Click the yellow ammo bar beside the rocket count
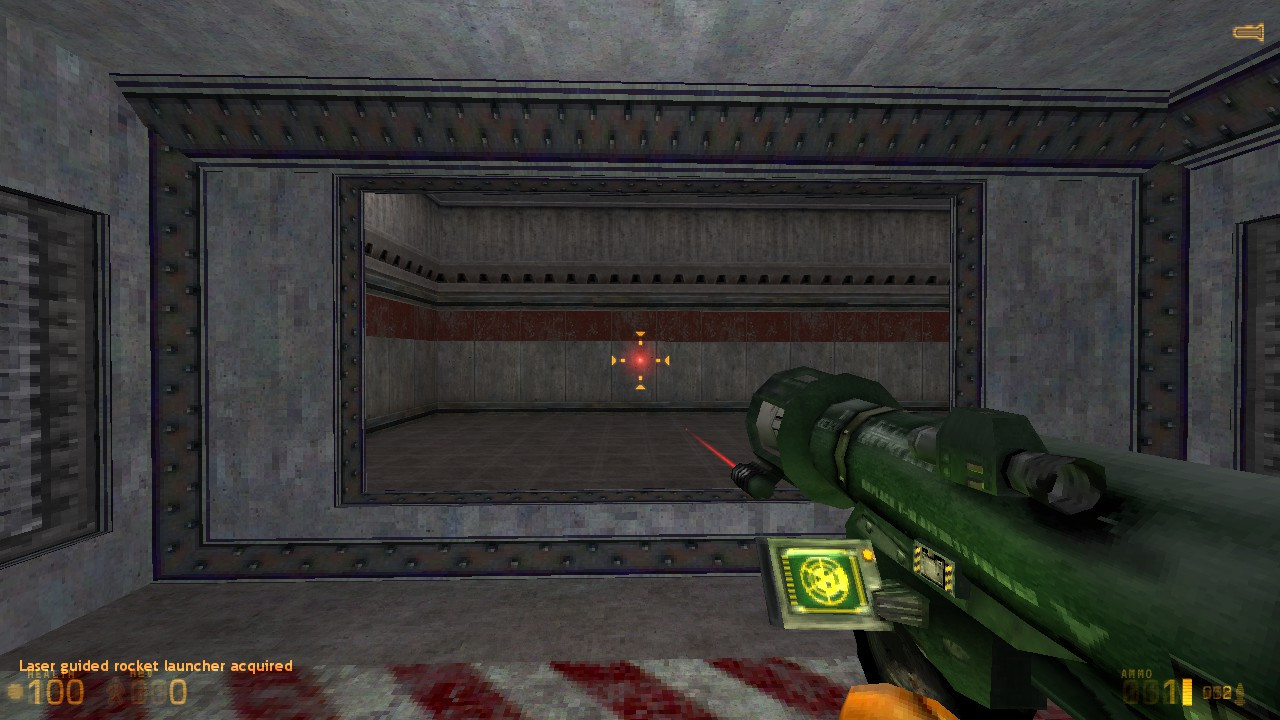This screenshot has height=720, width=1280. pos(1186,691)
